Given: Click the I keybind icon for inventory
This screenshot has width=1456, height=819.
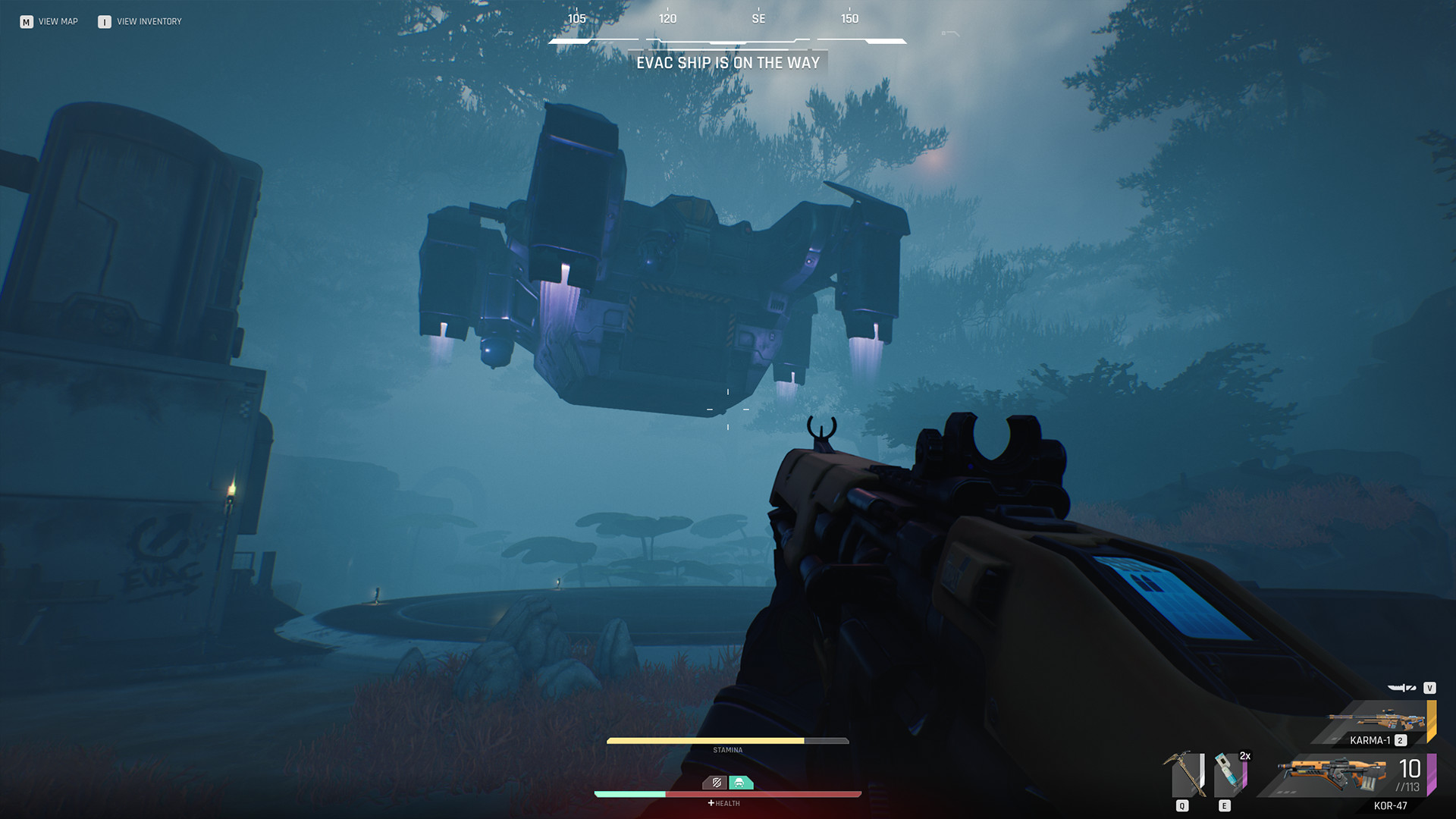Looking at the screenshot, I should coord(104,21).
